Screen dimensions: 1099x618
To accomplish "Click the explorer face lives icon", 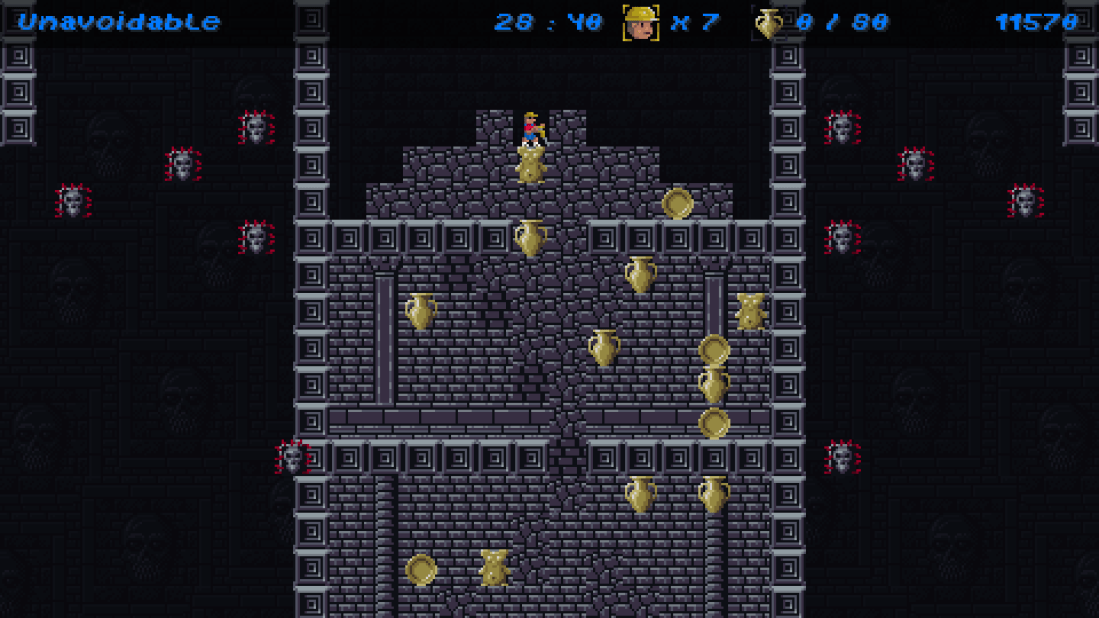I will click(x=640, y=22).
